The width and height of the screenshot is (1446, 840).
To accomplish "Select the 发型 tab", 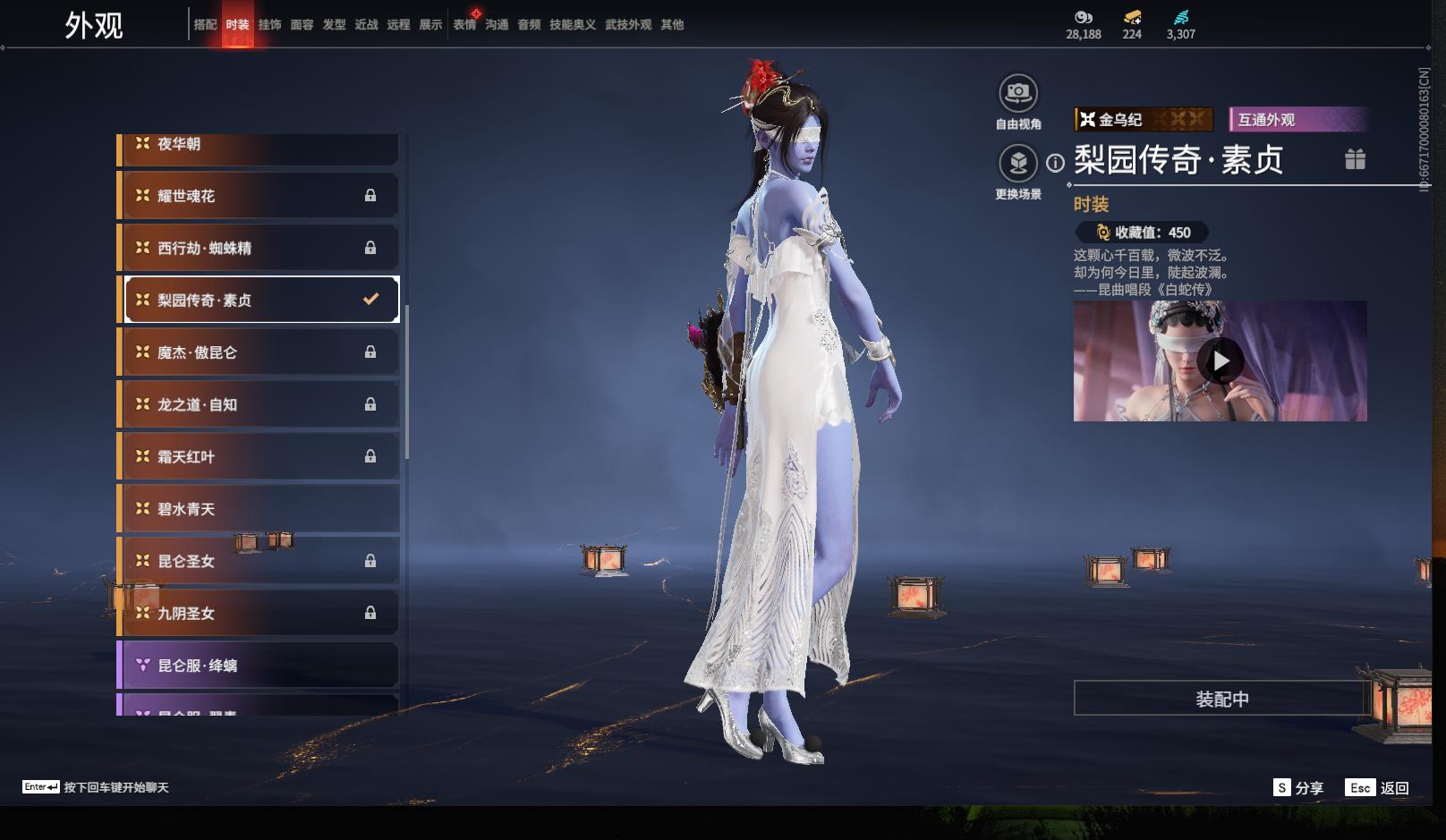I will [334, 25].
